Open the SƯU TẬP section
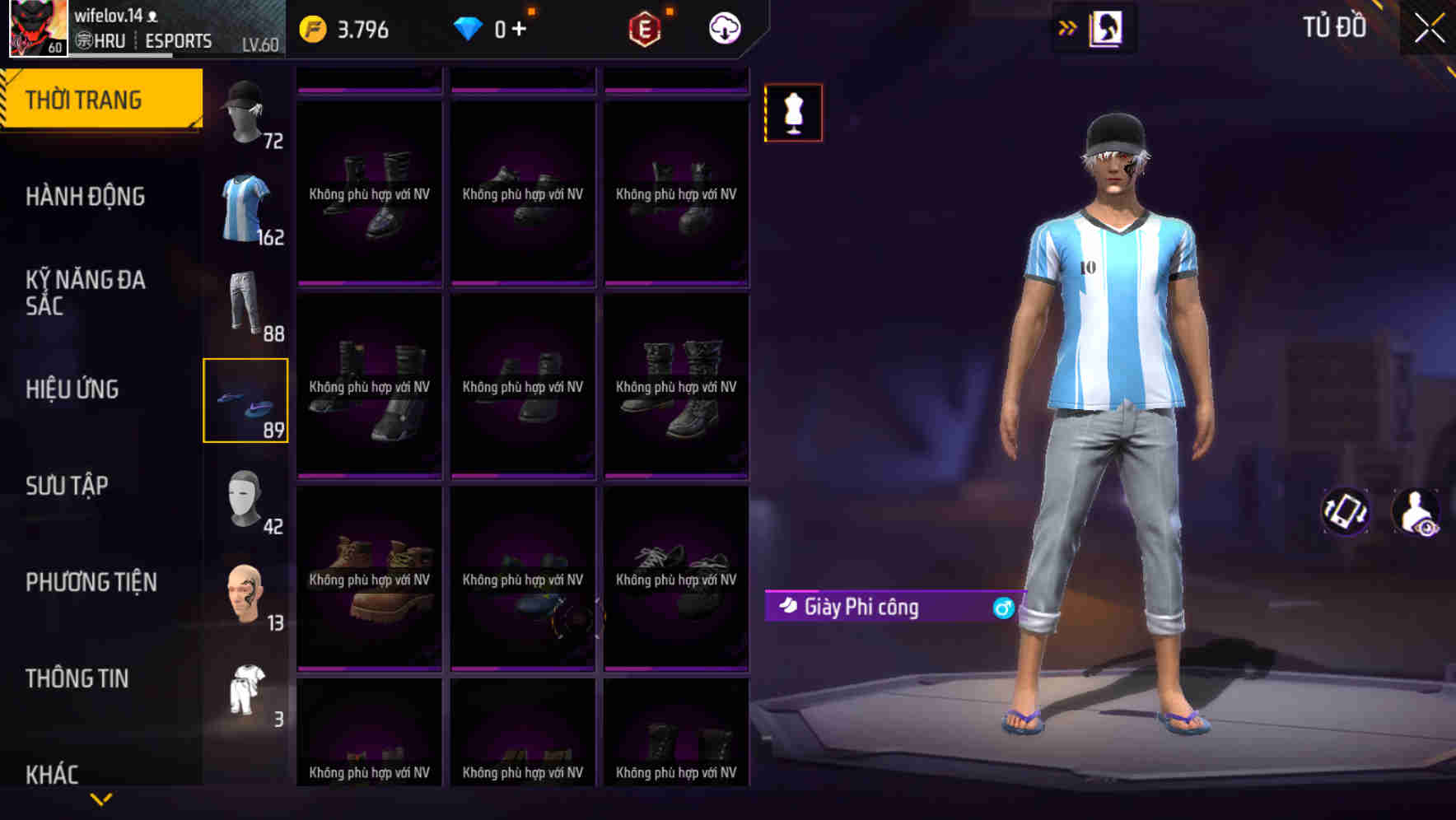The height and width of the screenshot is (820, 1456). click(x=66, y=486)
